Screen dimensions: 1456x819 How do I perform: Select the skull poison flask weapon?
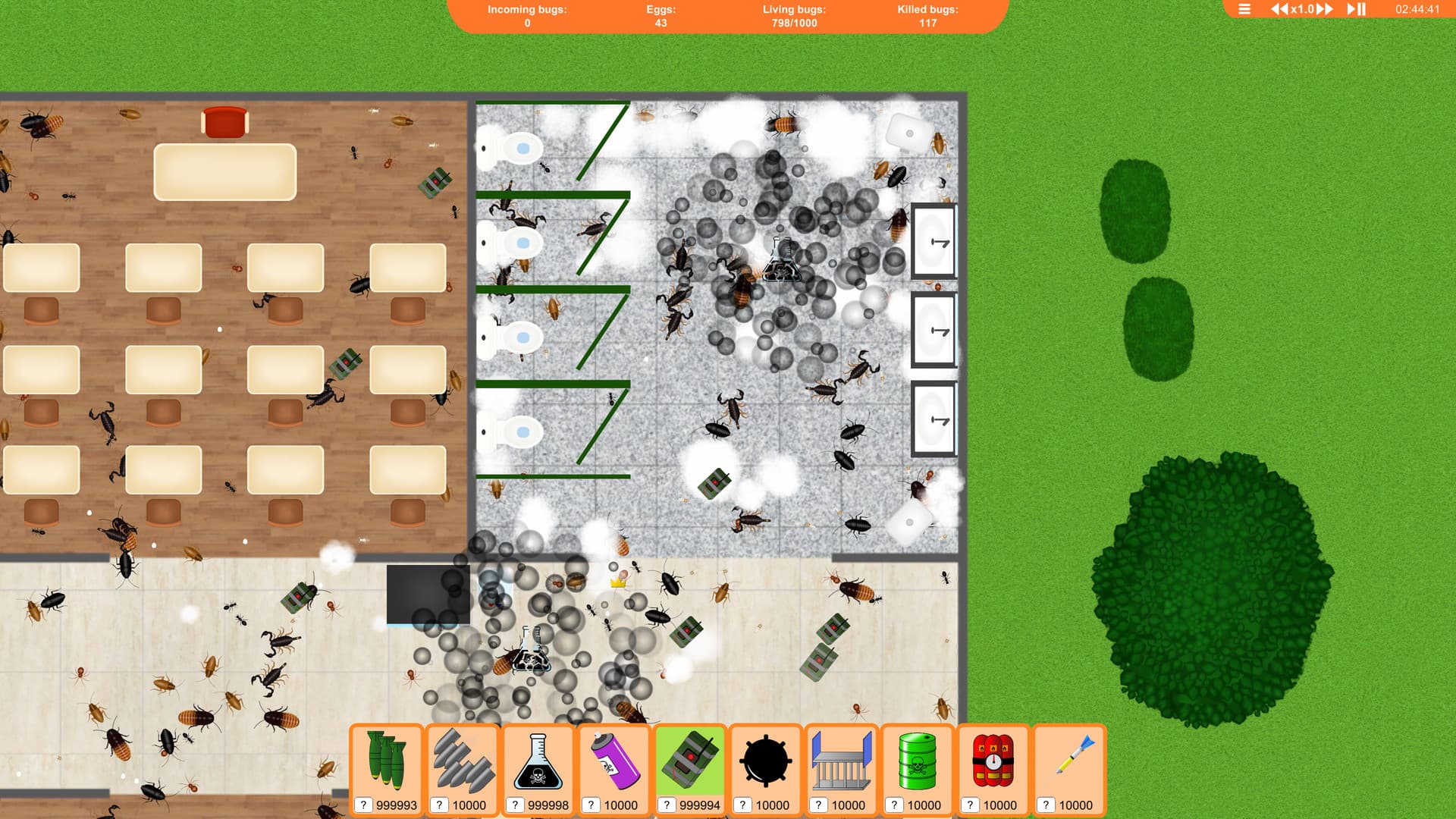(538, 758)
